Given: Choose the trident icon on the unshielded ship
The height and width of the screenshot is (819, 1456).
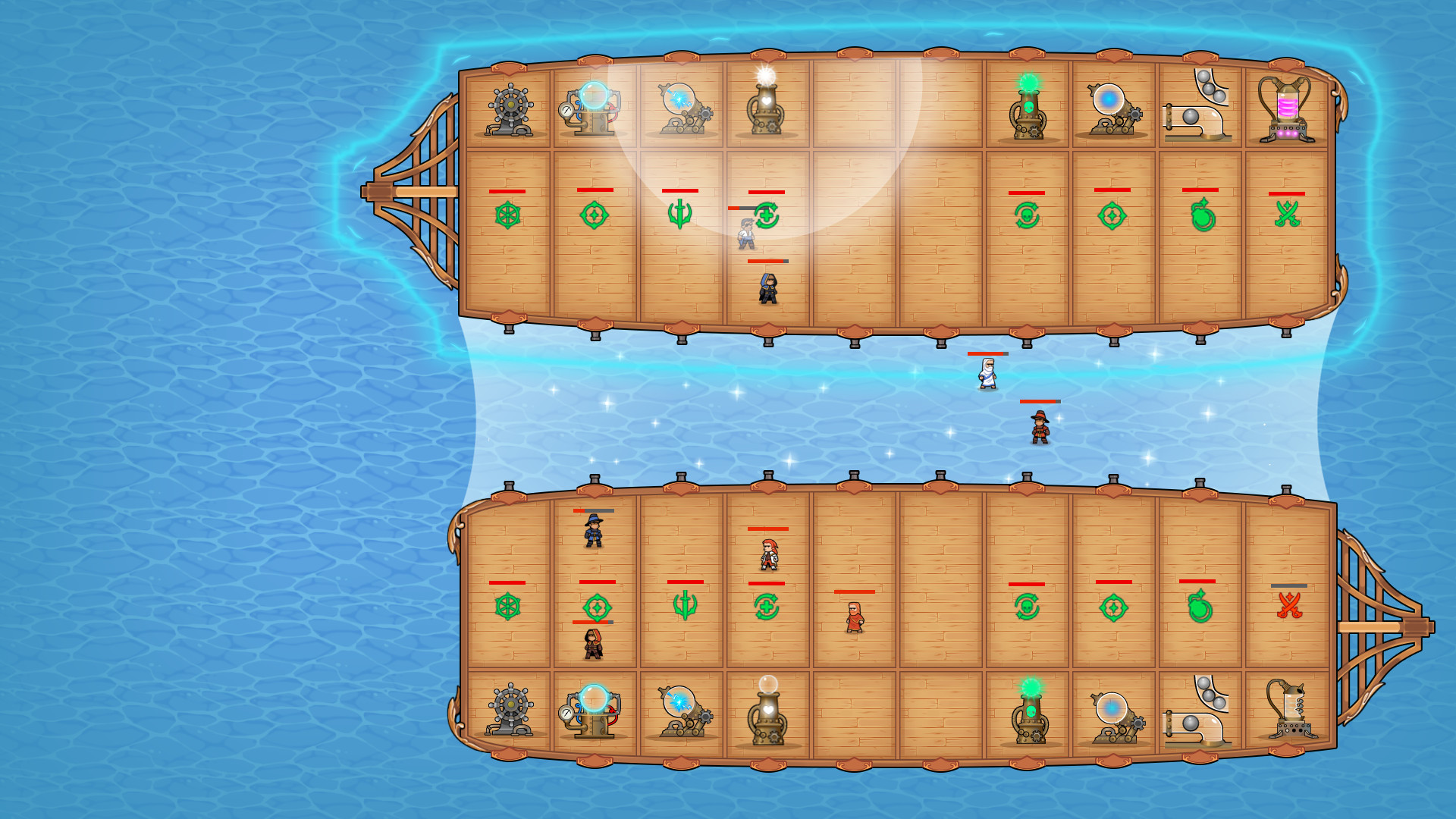Looking at the screenshot, I should (685, 605).
